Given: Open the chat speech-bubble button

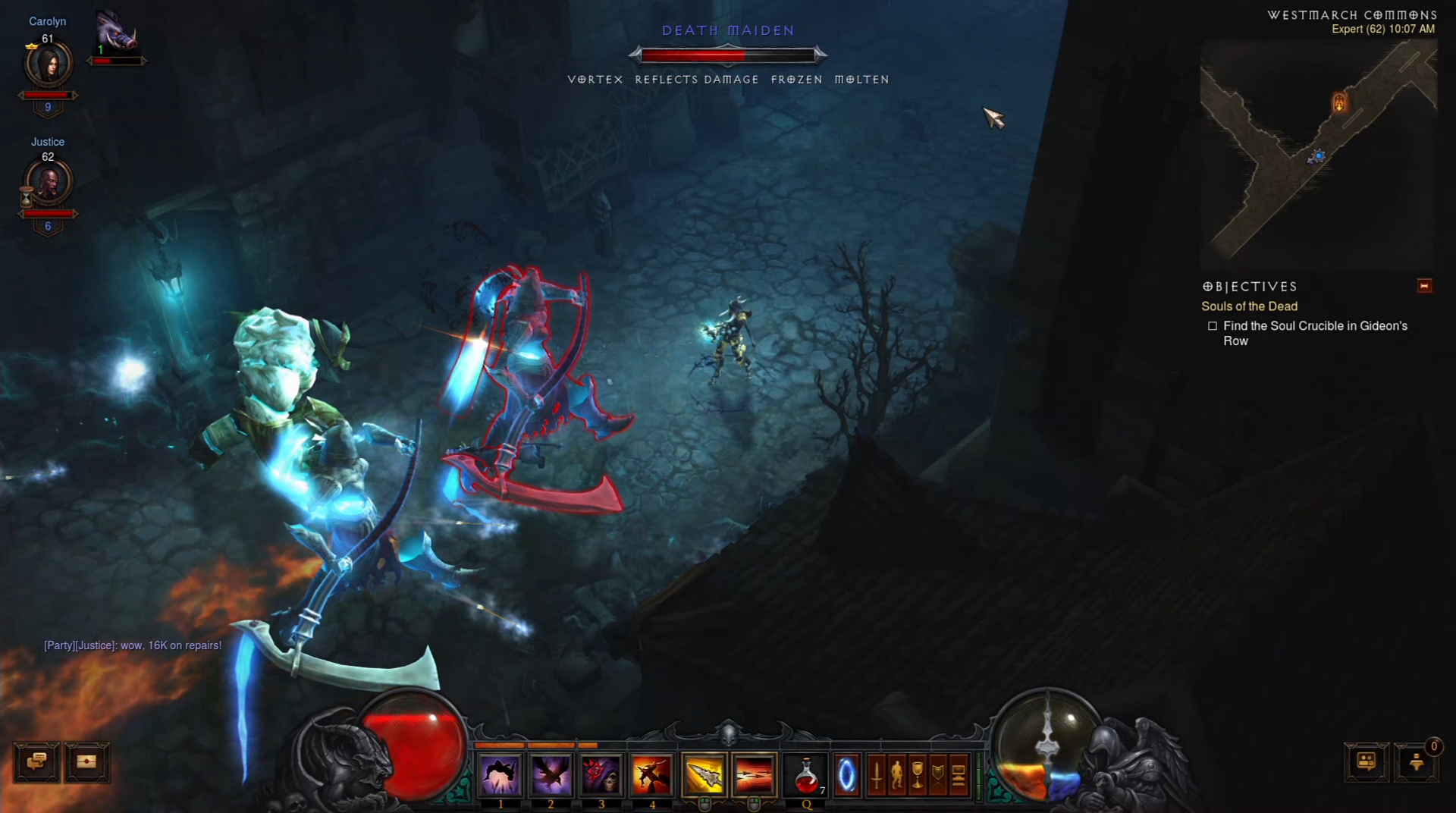Looking at the screenshot, I should (36, 761).
